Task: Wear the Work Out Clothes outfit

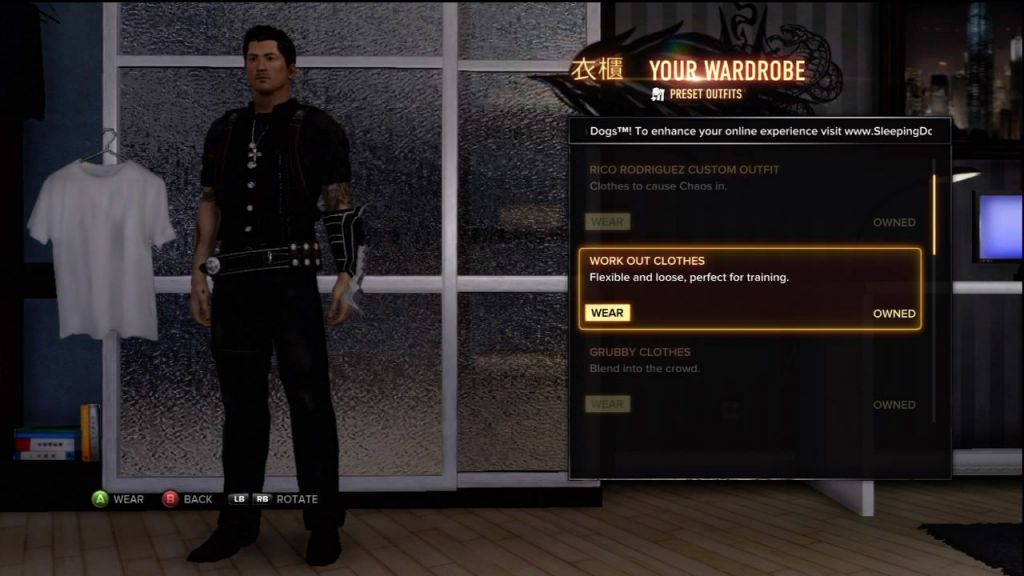Action: tap(607, 313)
